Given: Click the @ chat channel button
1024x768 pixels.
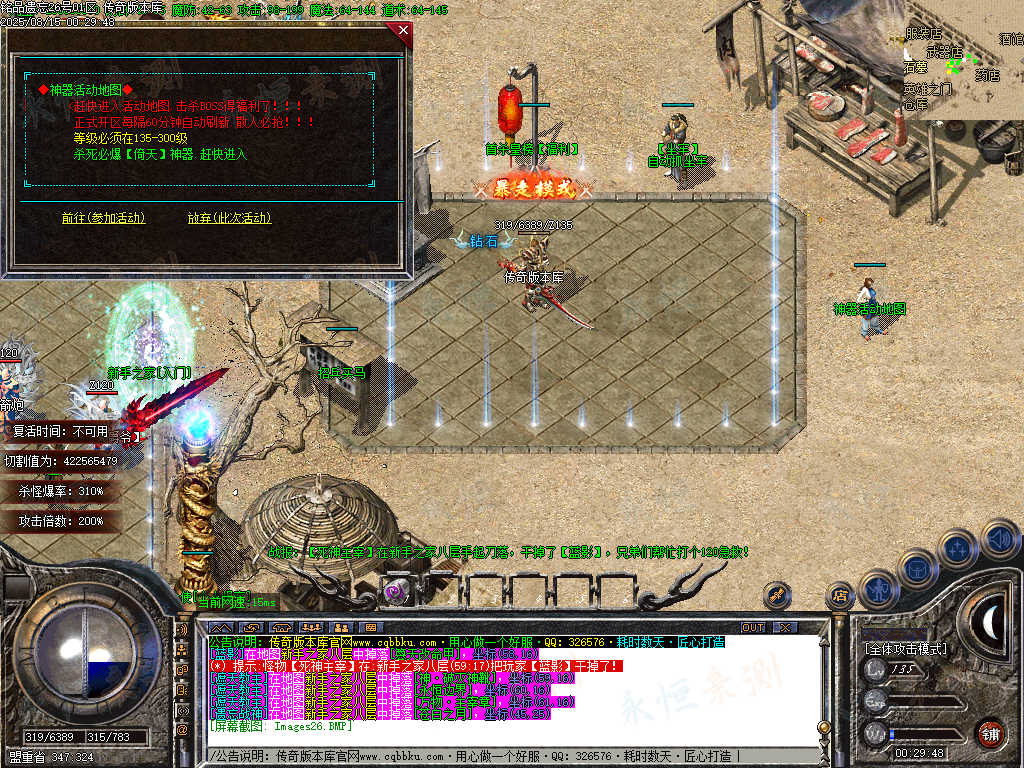Looking at the screenshot, I should (183, 731).
